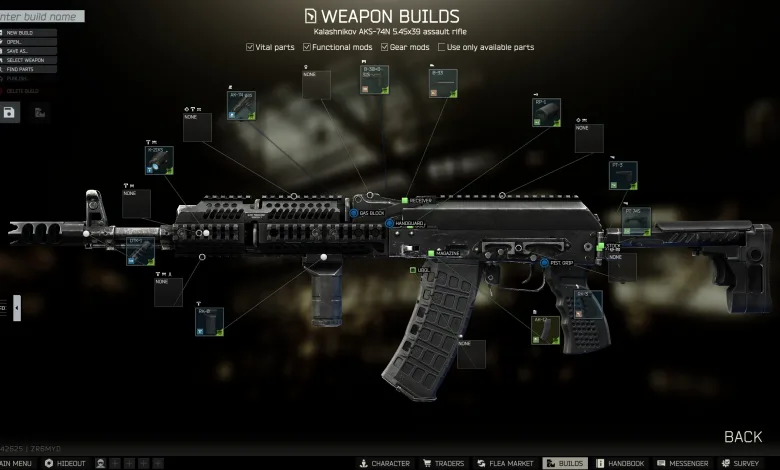Open the Traders screen
The height and width of the screenshot is (470, 780).
click(443, 464)
